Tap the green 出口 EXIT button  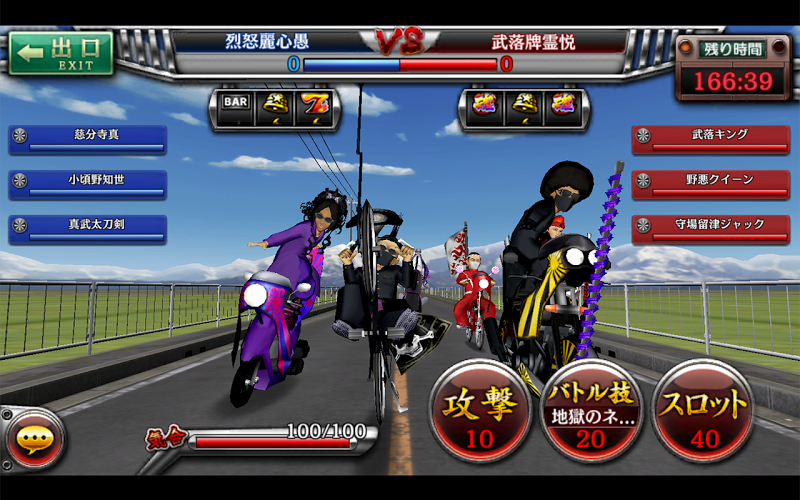[62, 53]
